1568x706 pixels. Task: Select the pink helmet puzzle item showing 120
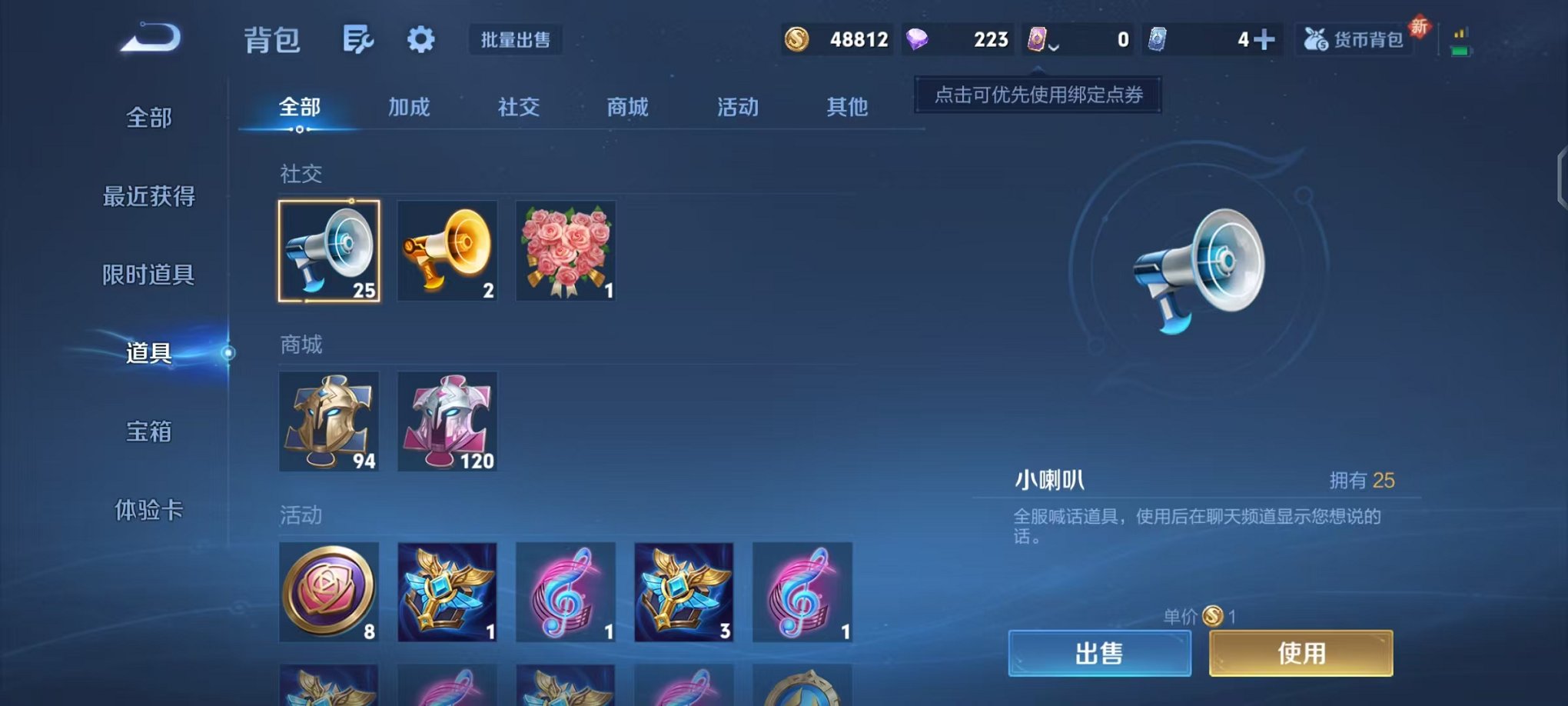coord(447,421)
